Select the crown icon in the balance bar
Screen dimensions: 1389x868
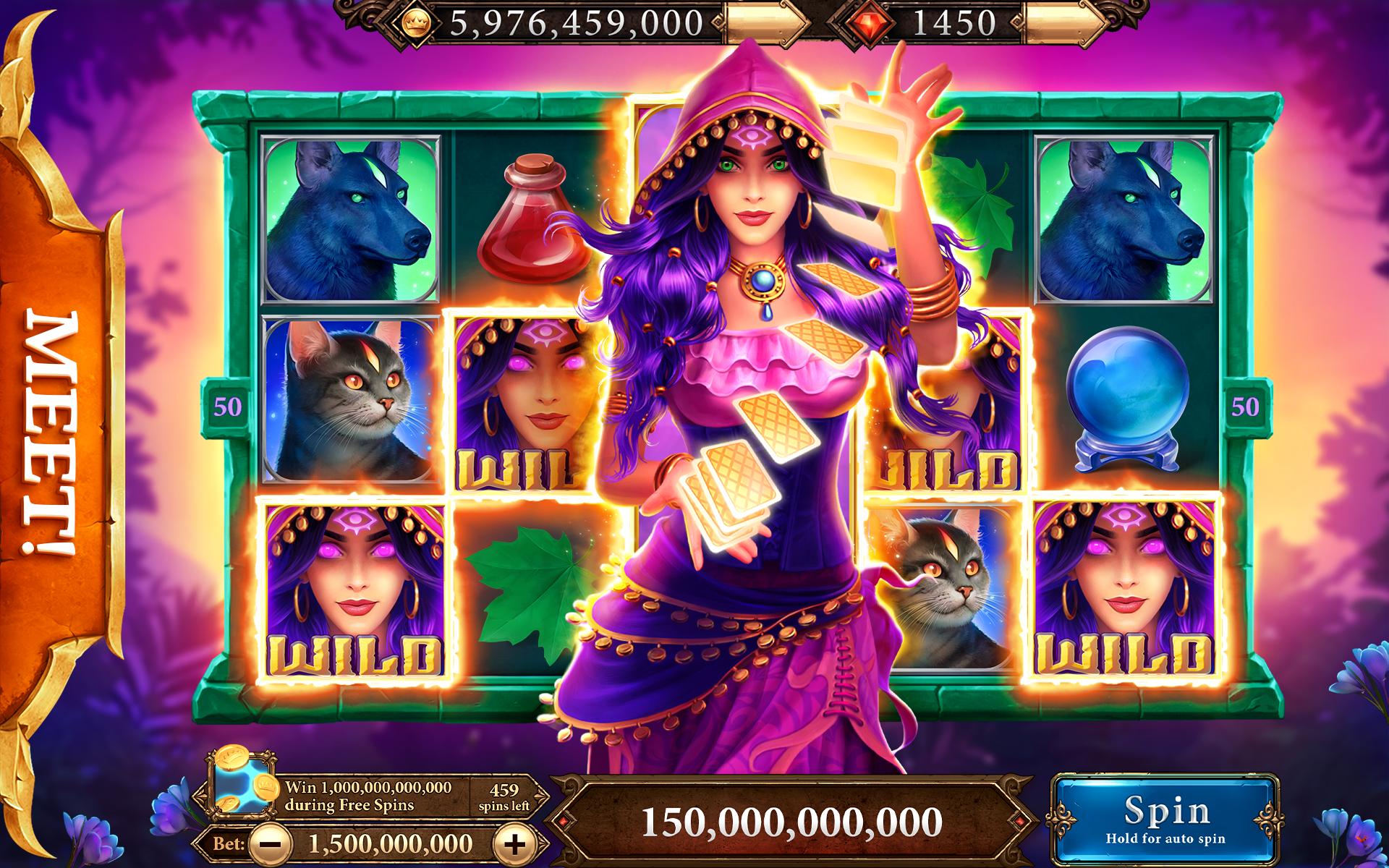pos(416,23)
